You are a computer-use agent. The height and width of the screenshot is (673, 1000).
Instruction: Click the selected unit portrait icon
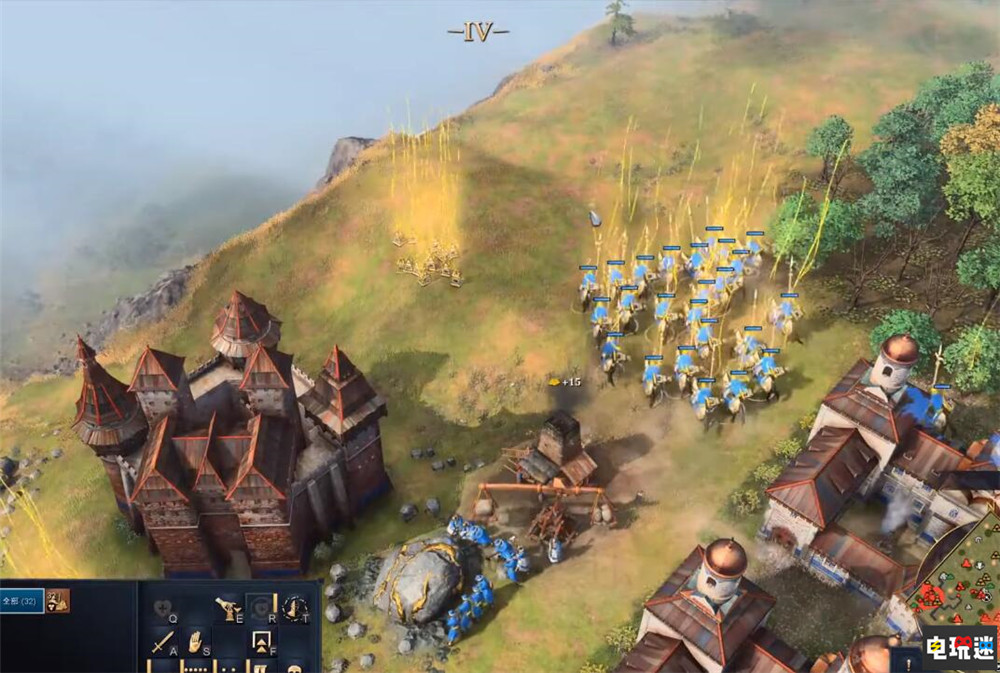tap(58, 600)
